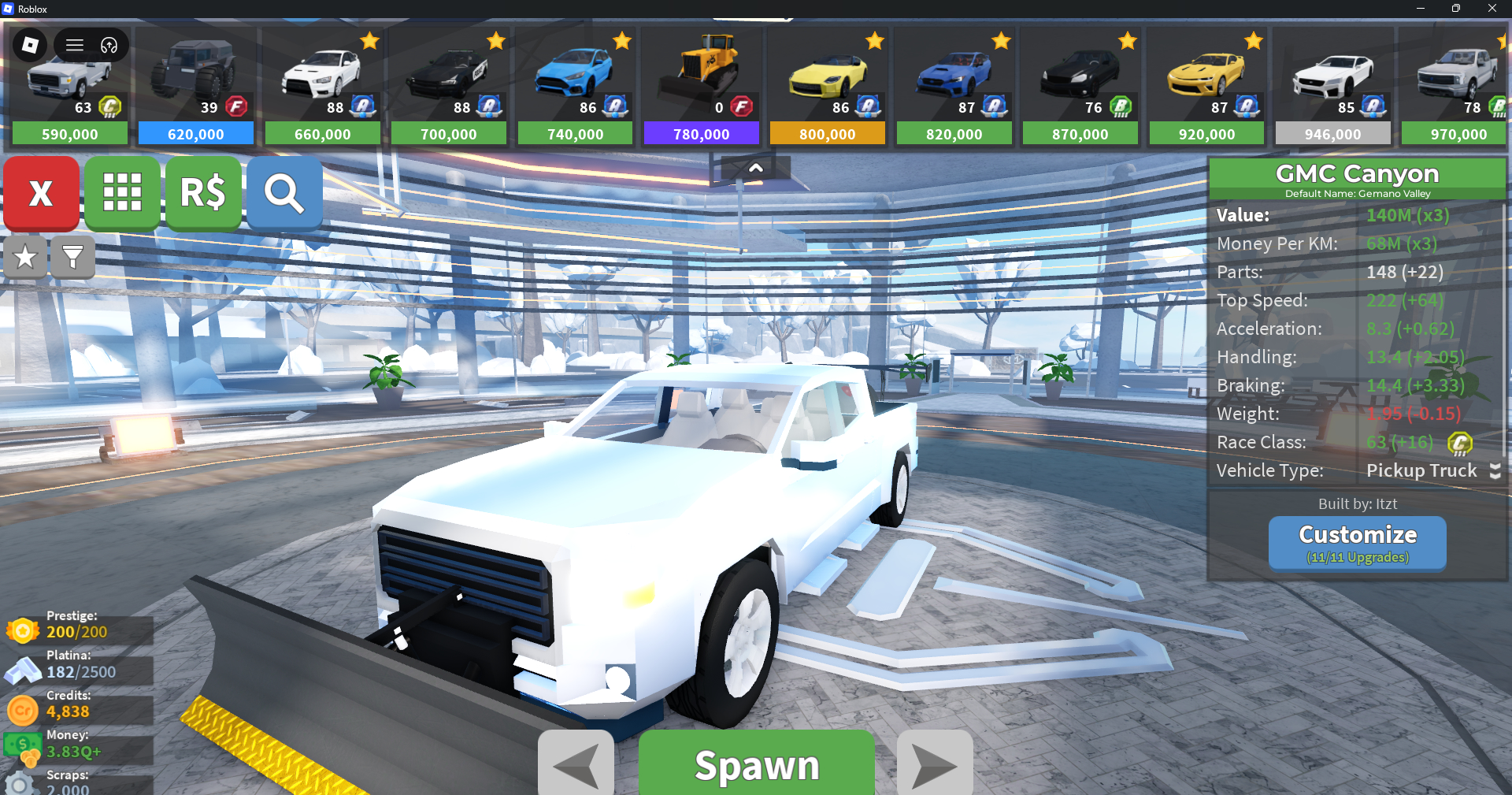This screenshot has height=795, width=1512.
Task: Open the green grid view button
Action: click(122, 193)
